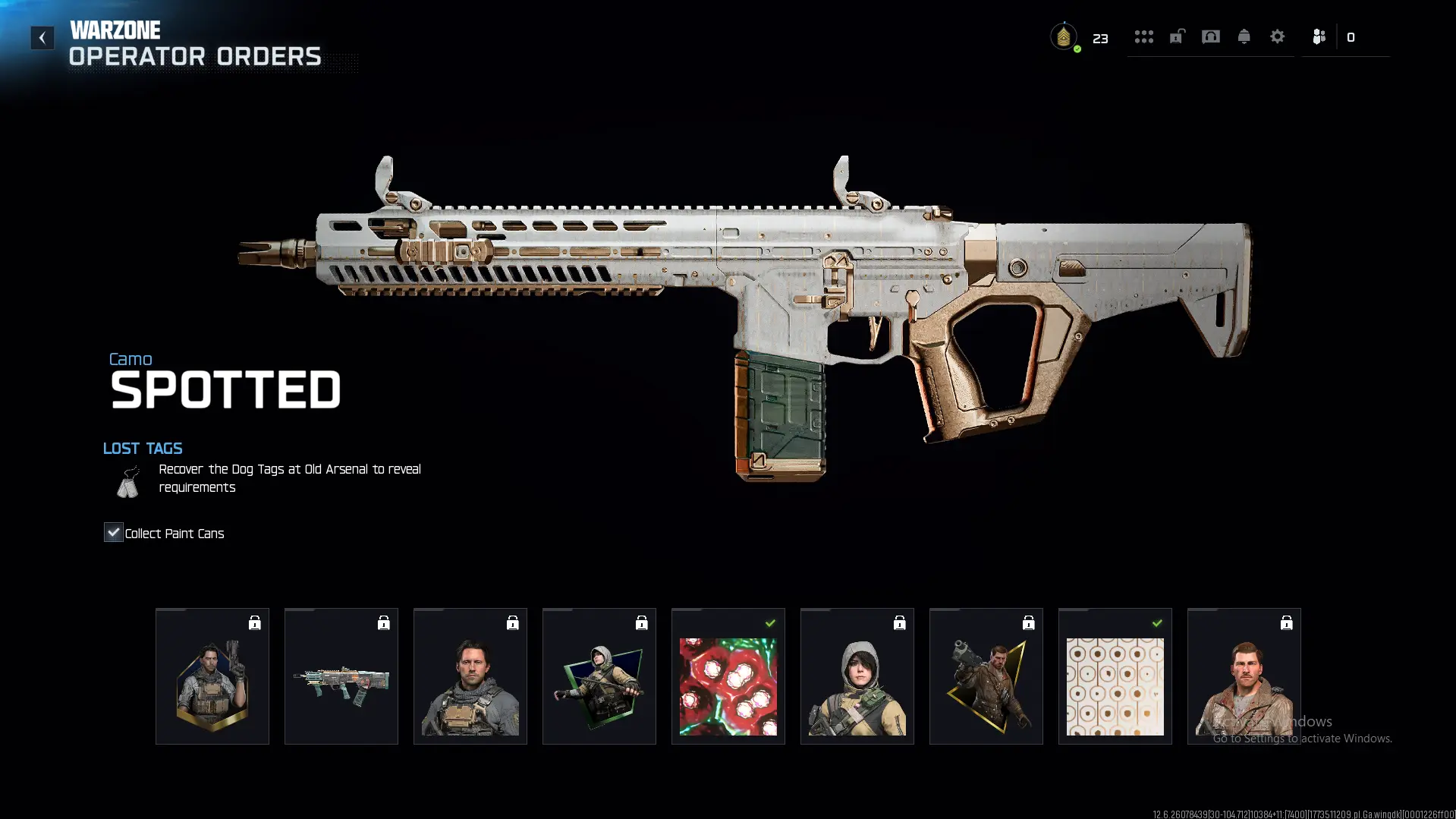Pick the green-framed hooded operator emblem
1456x819 pixels.
click(x=599, y=676)
